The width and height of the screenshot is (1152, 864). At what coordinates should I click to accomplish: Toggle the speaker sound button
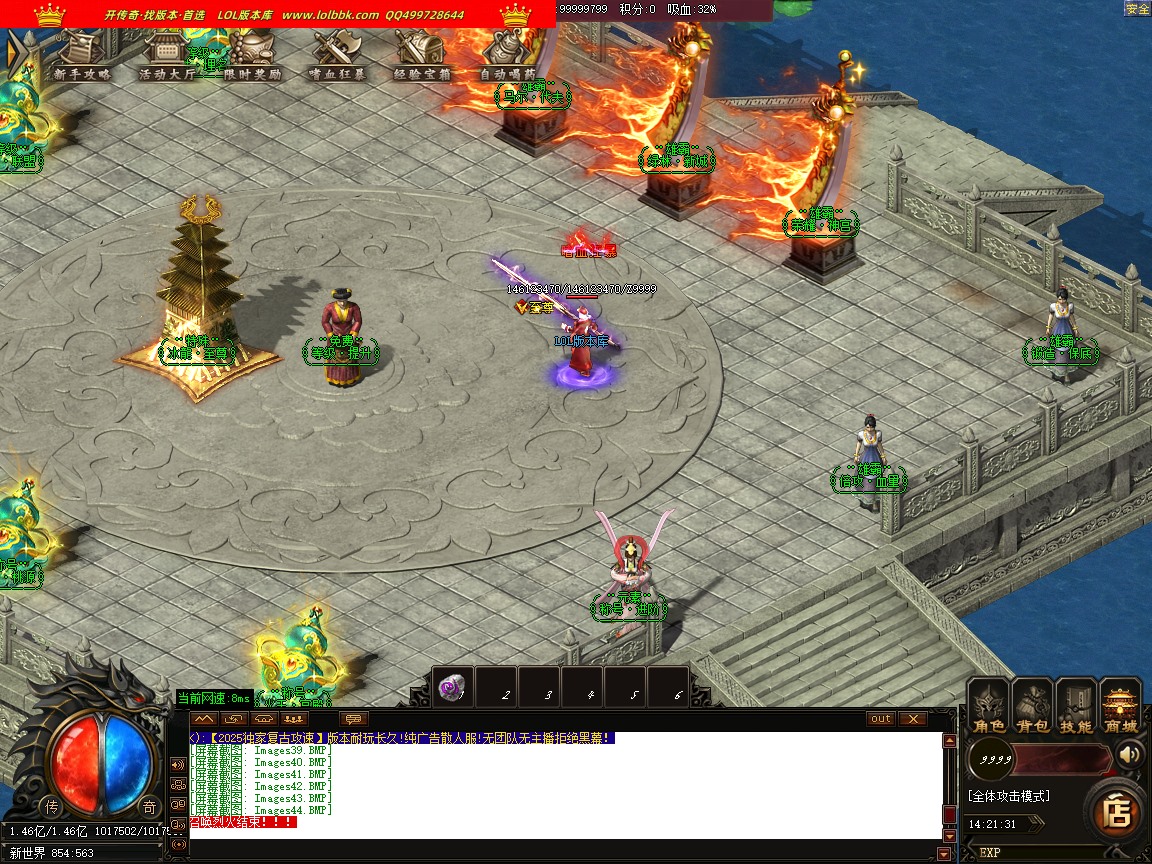click(x=1130, y=753)
